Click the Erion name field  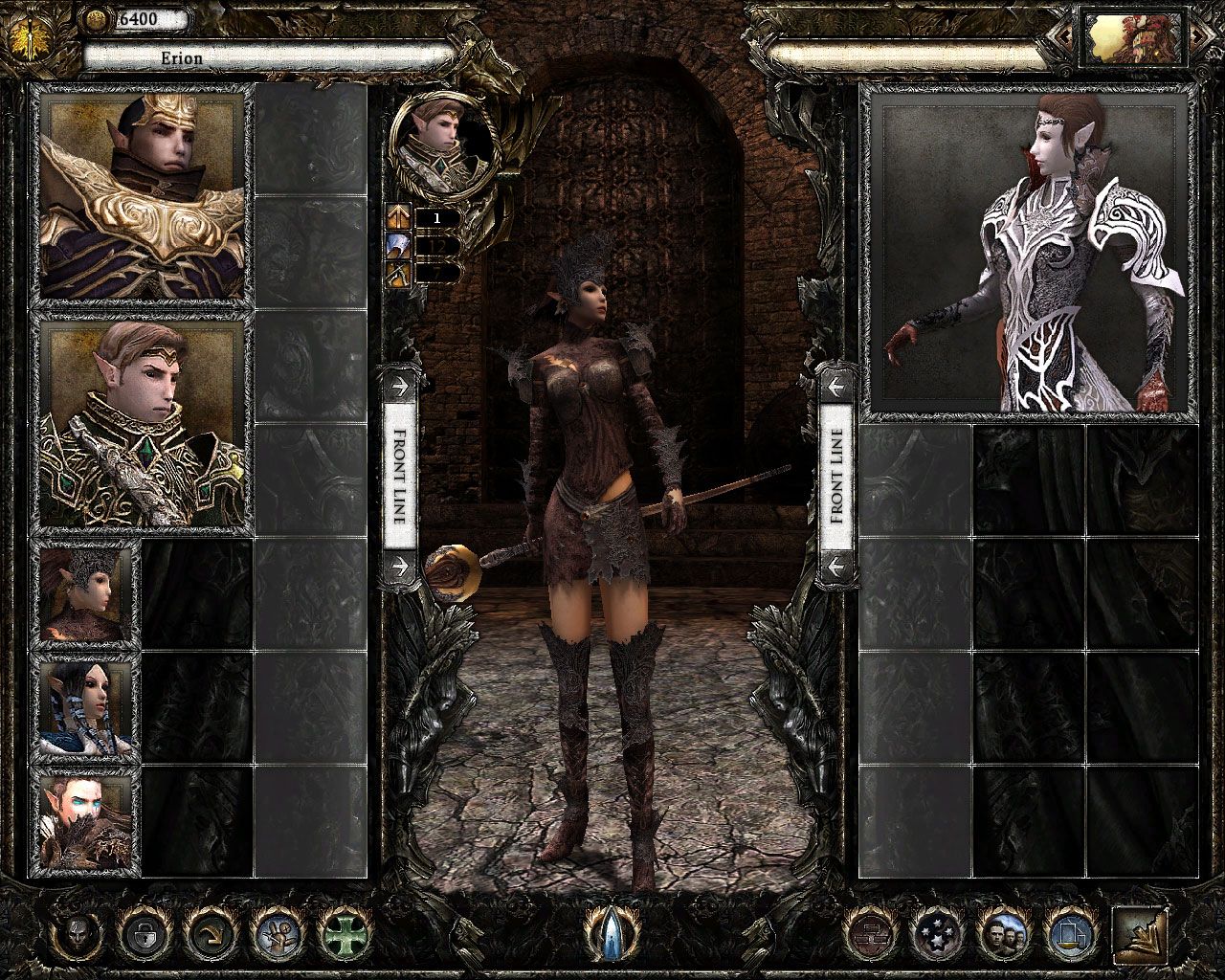[268, 58]
